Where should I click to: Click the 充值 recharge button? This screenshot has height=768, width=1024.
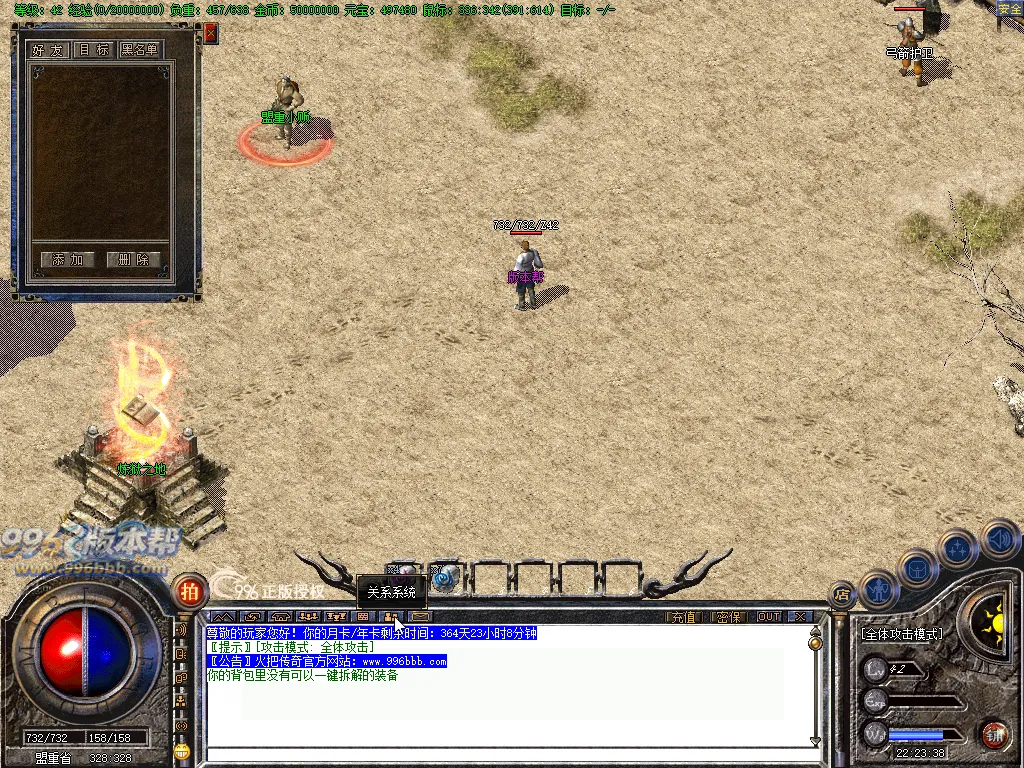[x=684, y=617]
